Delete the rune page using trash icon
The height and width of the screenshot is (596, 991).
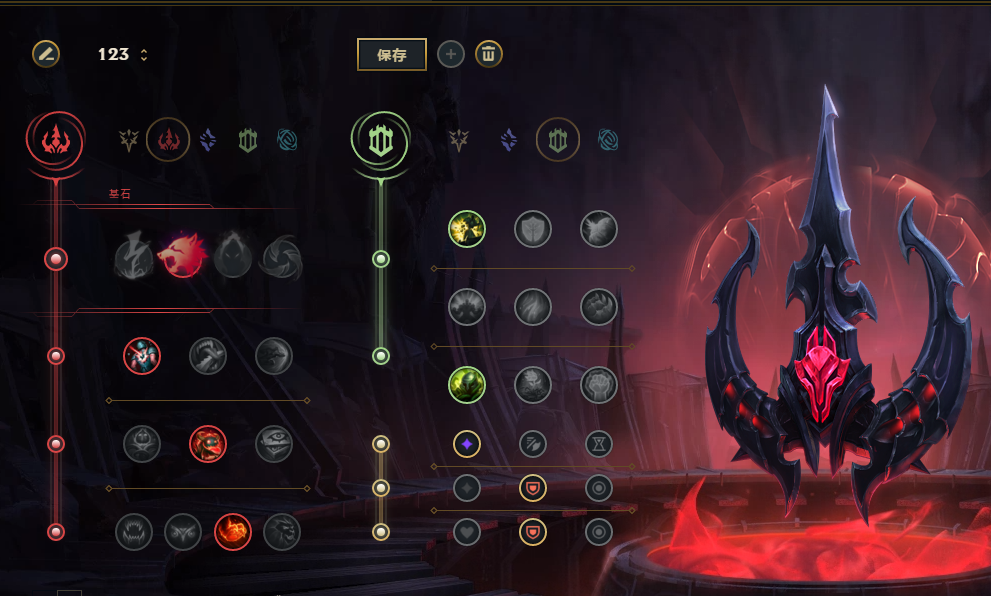[489, 54]
